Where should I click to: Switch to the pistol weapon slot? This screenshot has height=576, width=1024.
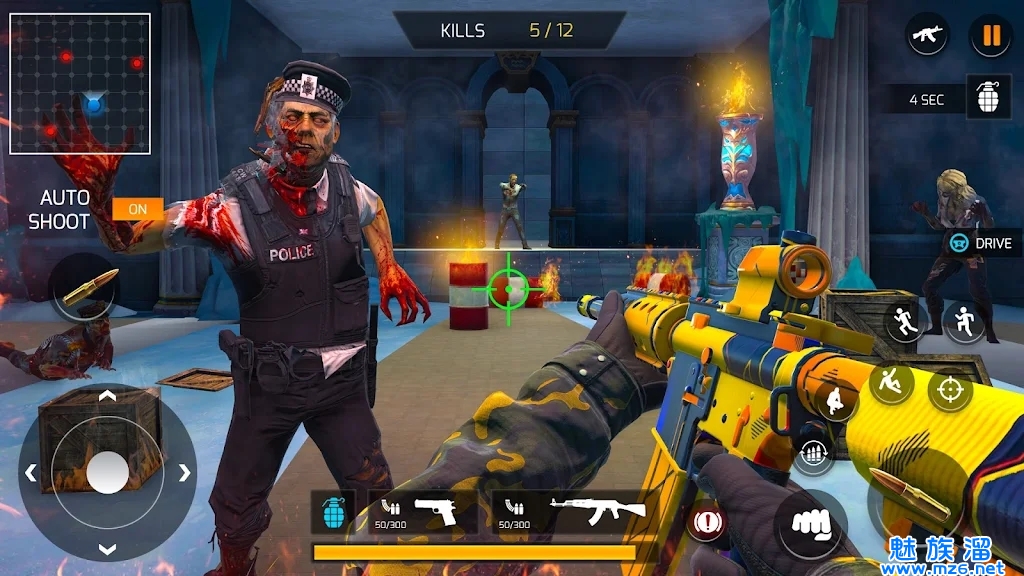422,511
